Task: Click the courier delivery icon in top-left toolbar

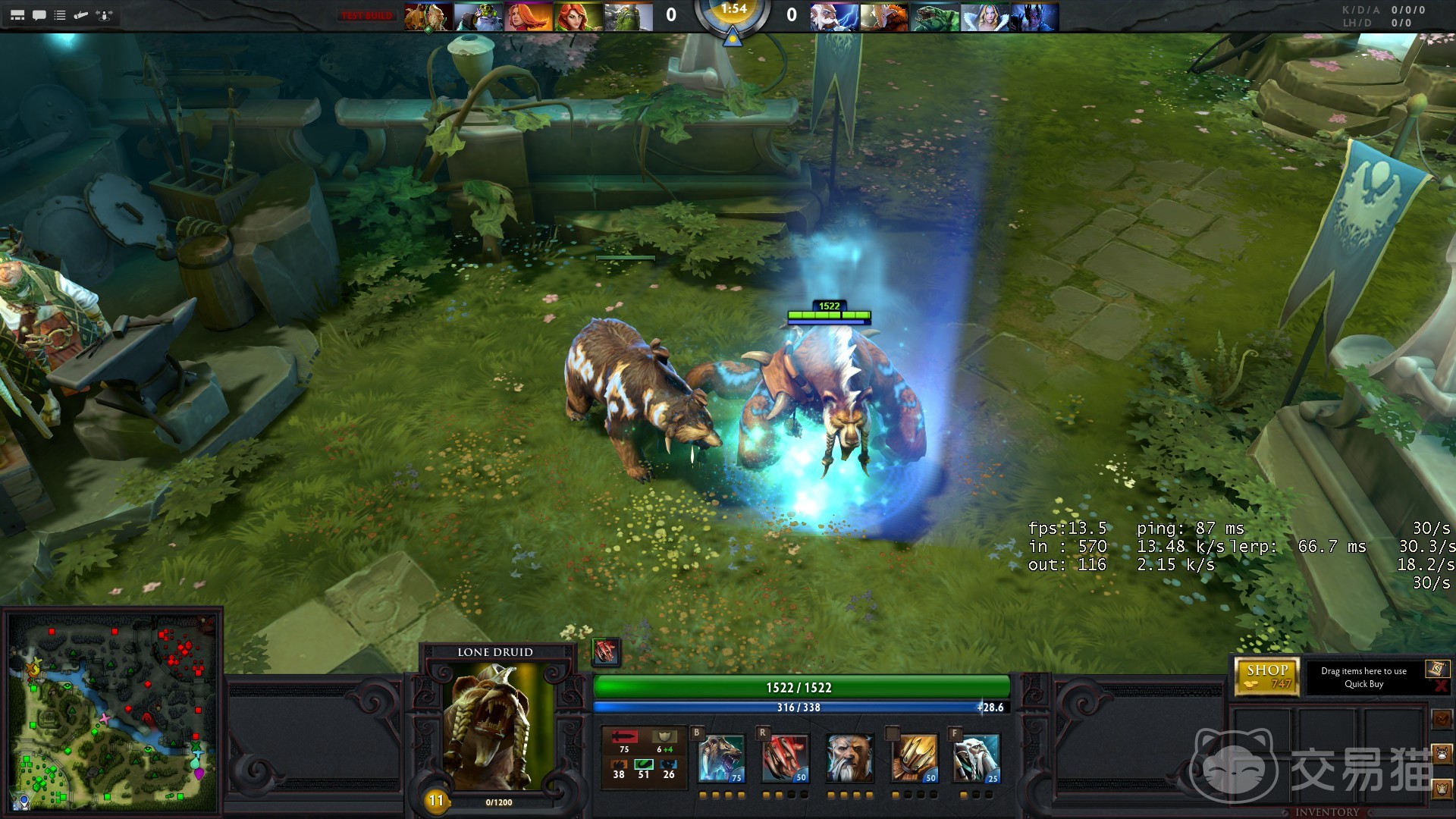Action: [80, 16]
